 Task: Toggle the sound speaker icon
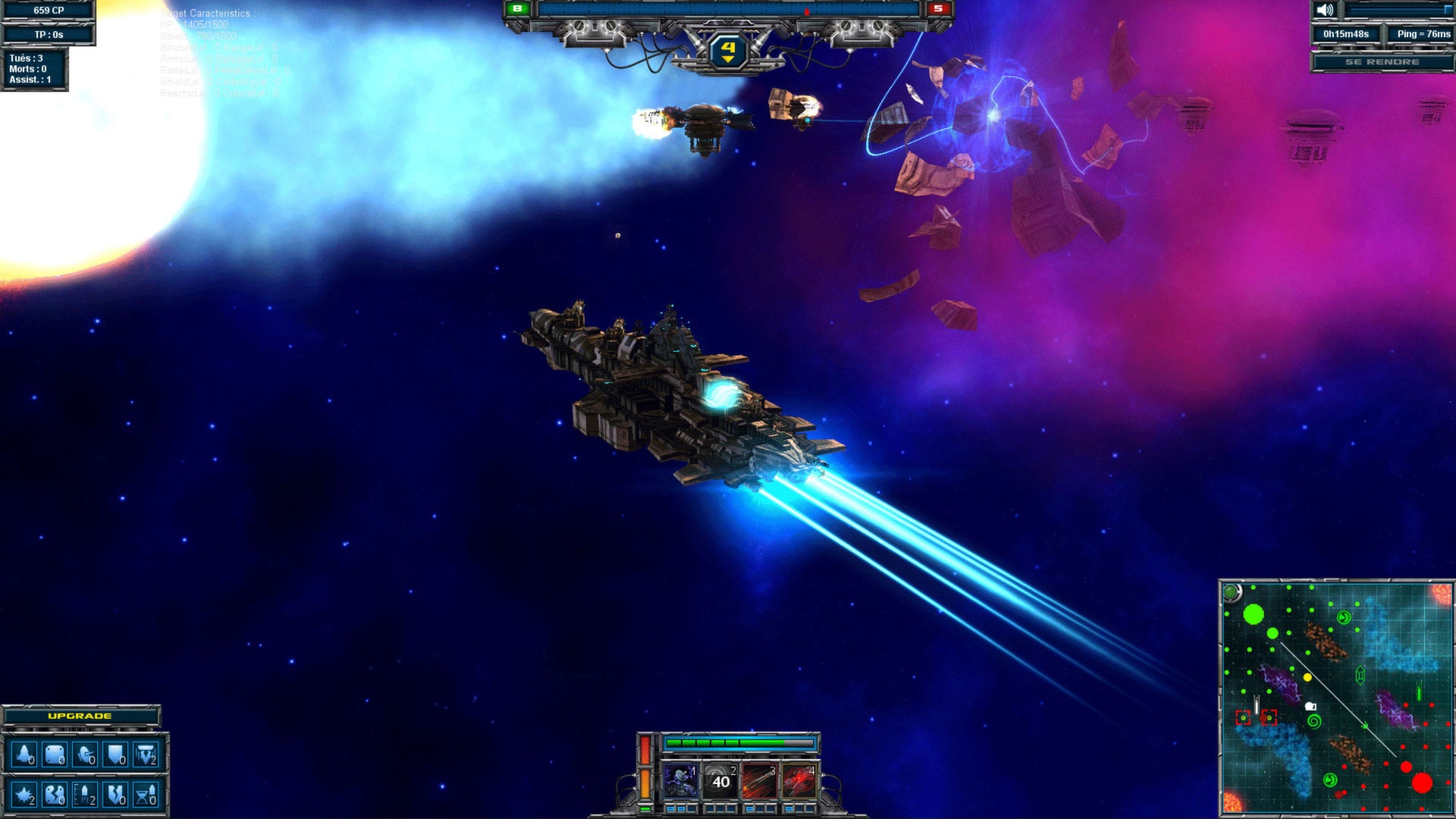coord(1325,11)
